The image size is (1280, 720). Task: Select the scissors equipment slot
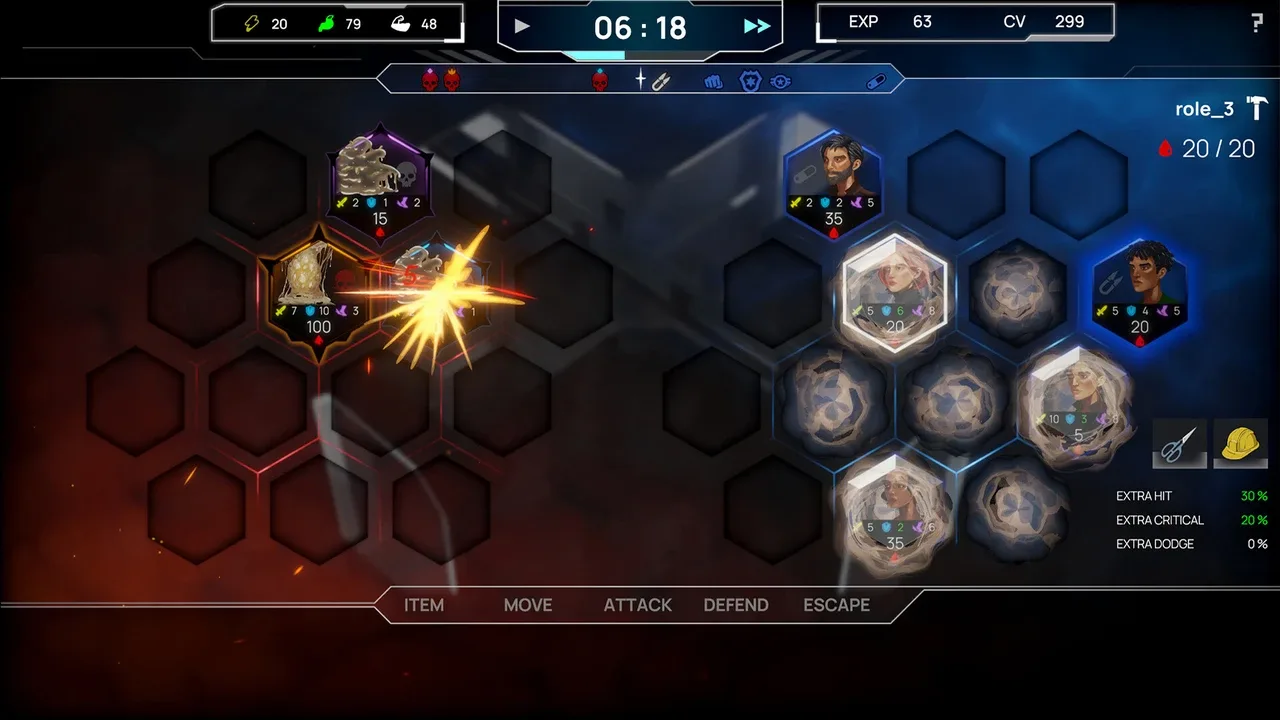(1180, 443)
